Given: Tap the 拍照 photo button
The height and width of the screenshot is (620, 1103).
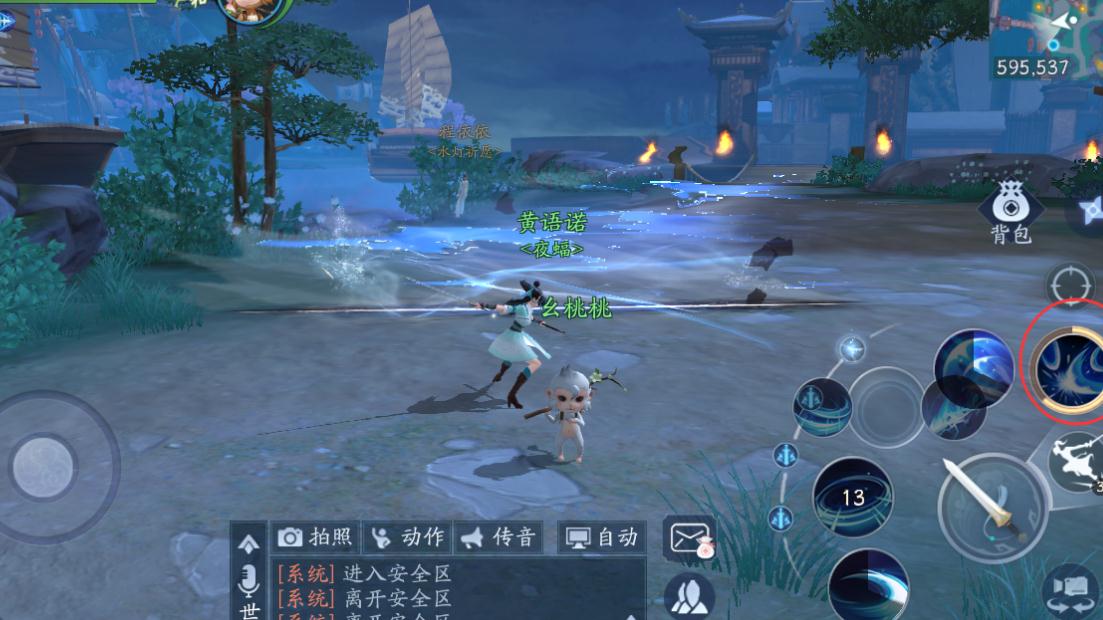Looking at the screenshot, I should pyautogui.click(x=315, y=538).
